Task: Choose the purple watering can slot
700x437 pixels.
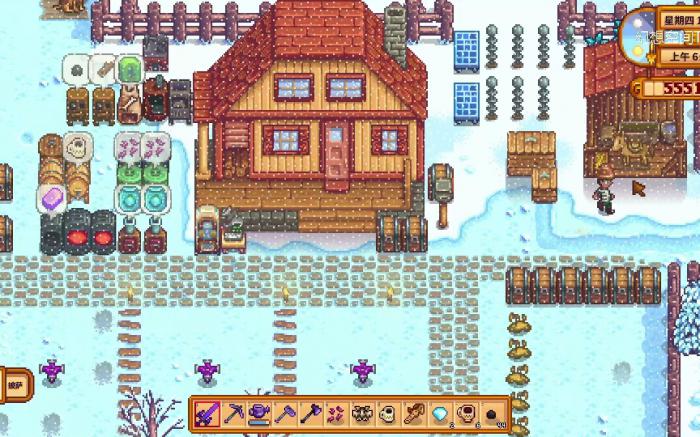Action: tap(259, 414)
